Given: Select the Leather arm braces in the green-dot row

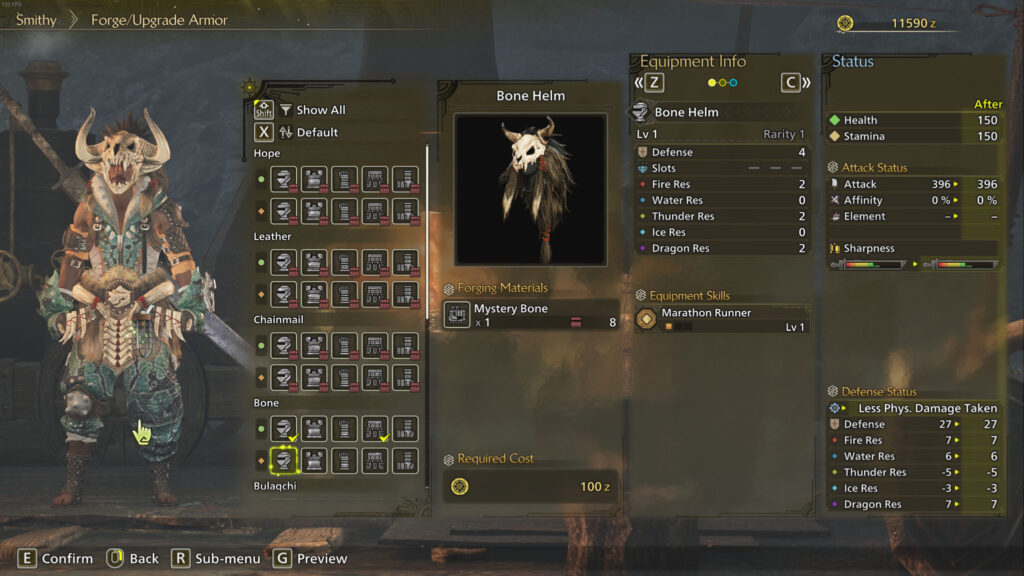Looking at the screenshot, I should pos(345,262).
